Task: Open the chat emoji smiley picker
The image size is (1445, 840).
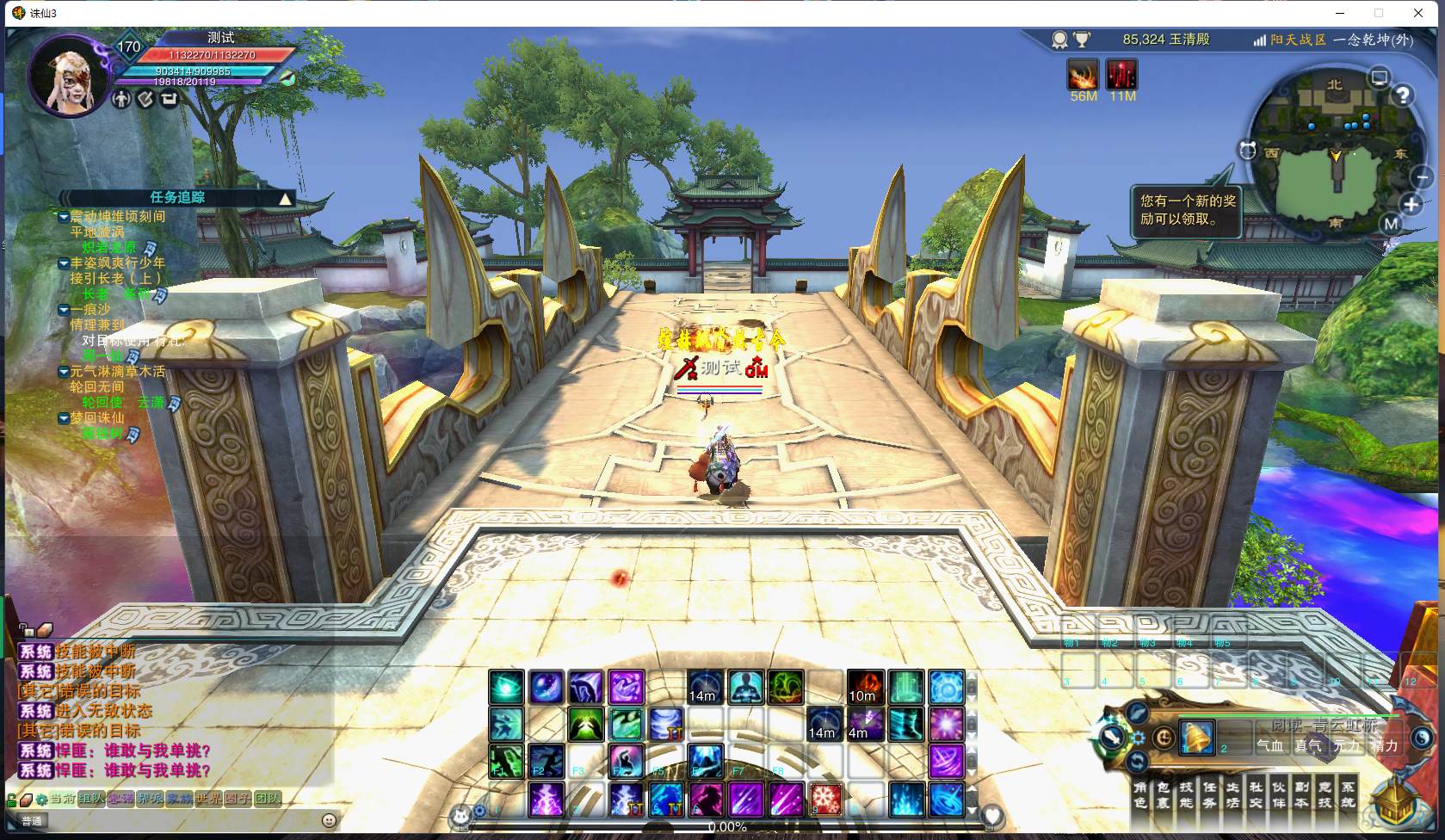Action: [328, 820]
